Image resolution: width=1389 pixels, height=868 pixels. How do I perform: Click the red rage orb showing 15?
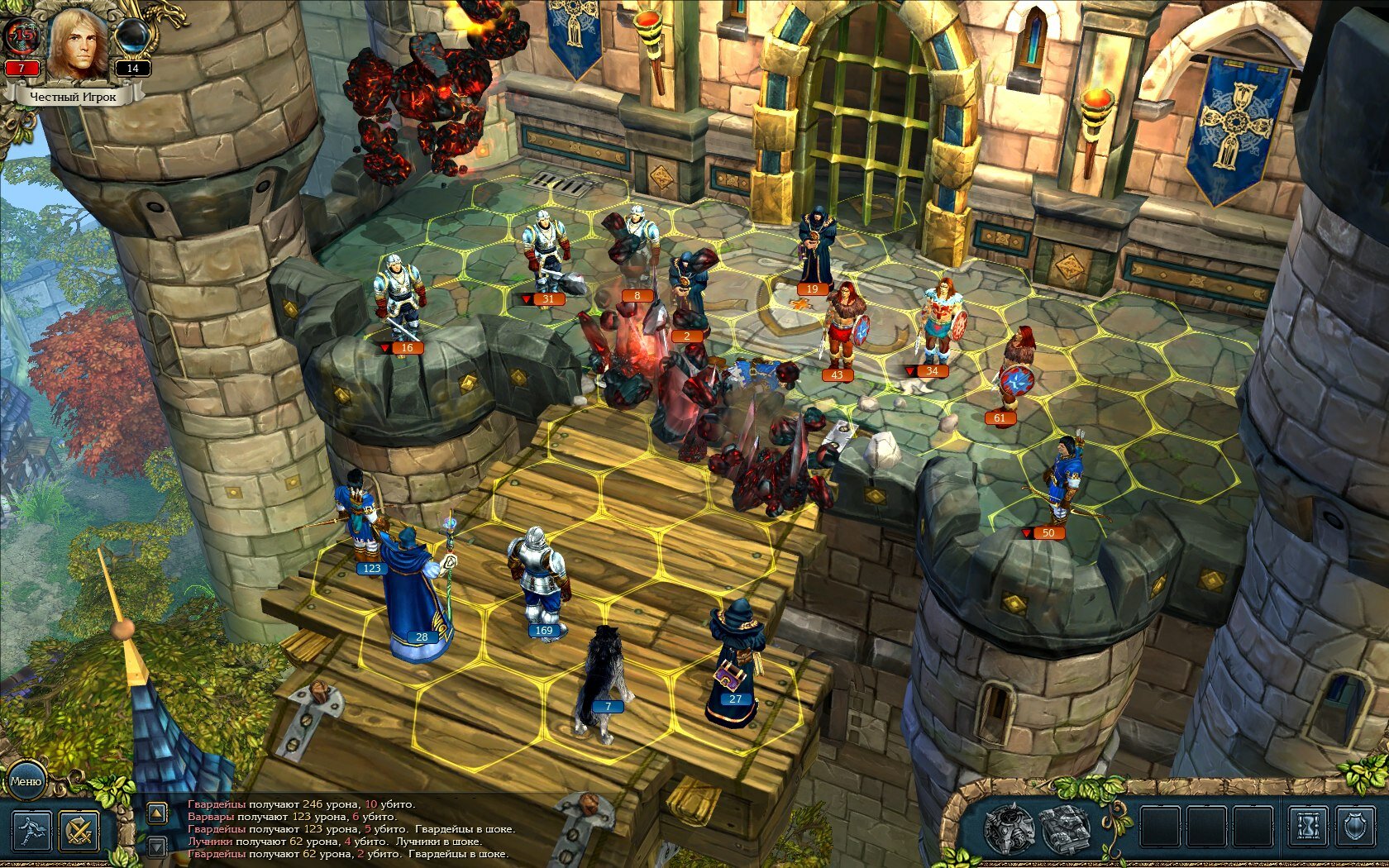pos(23,36)
